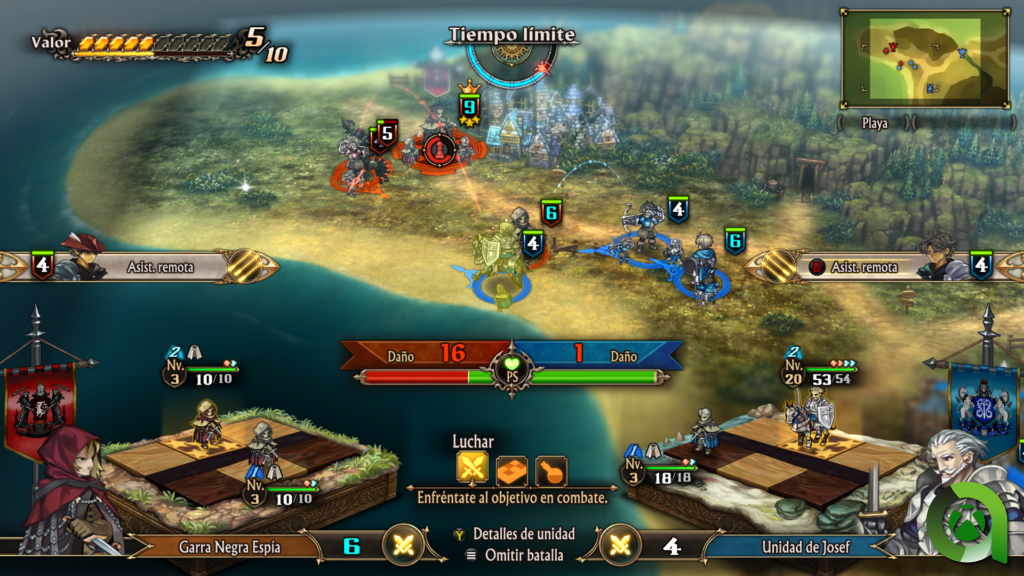Open the Playa minimap
This screenshot has width=1024, height=576.
pyautogui.click(x=924, y=59)
